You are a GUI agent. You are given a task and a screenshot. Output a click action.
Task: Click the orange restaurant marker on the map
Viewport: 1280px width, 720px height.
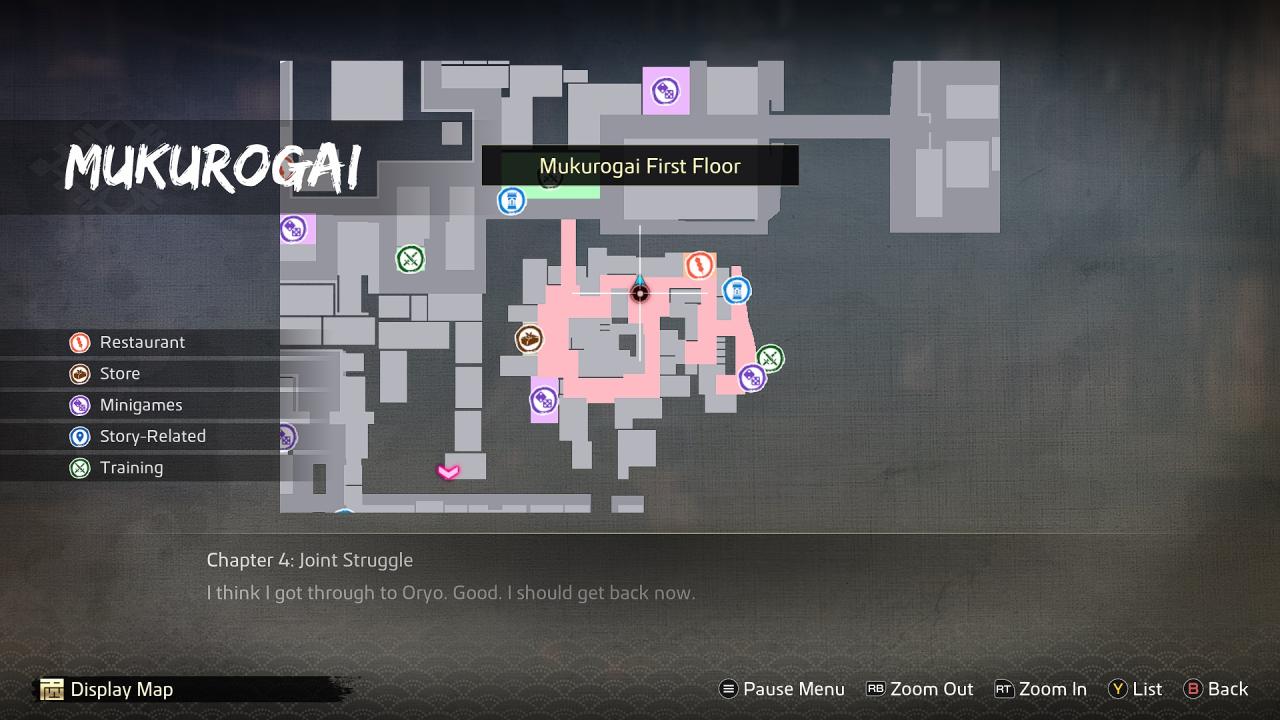[700, 265]
